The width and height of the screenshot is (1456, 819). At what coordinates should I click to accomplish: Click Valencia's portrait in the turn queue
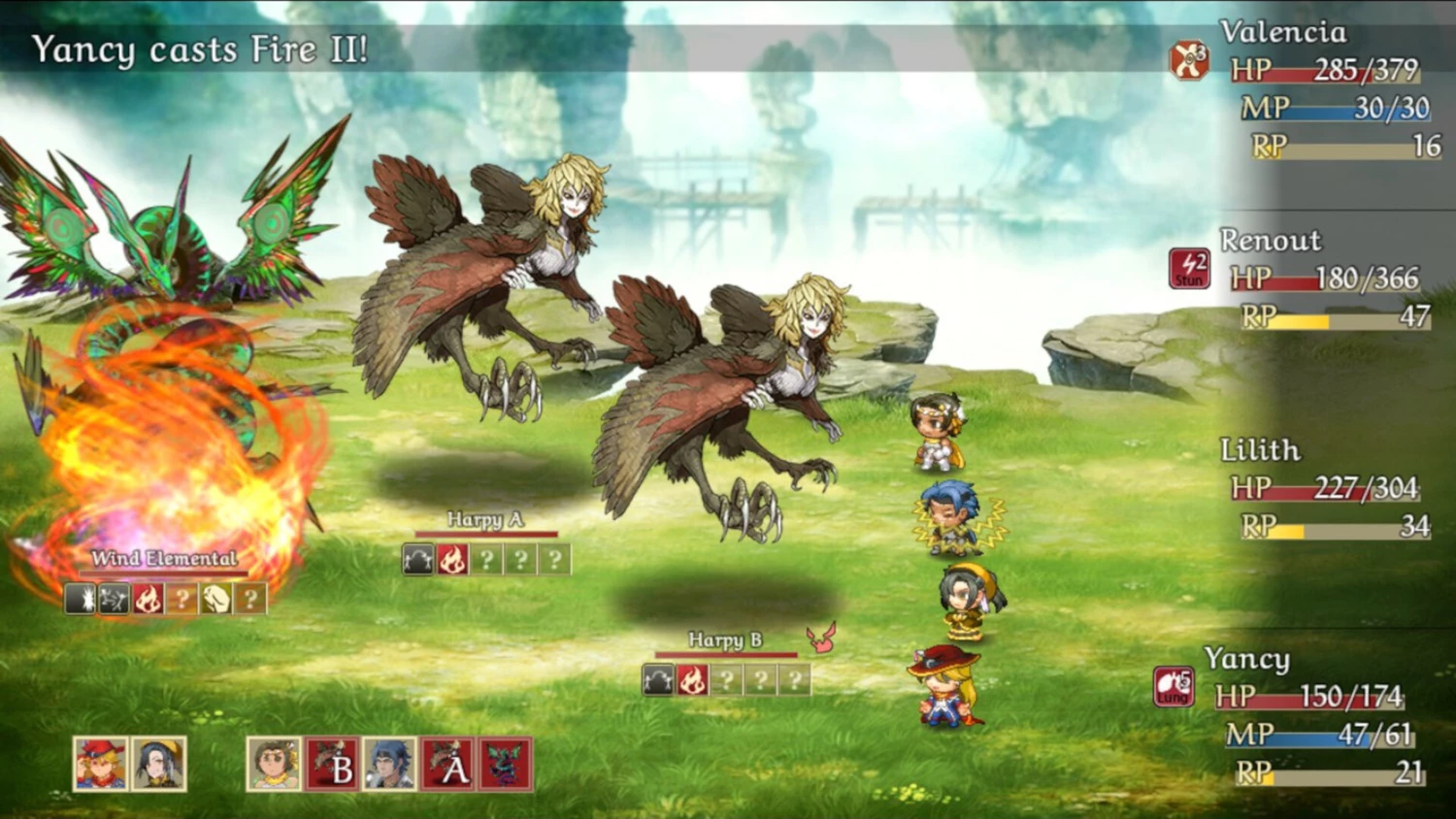(x=274, y=764)
